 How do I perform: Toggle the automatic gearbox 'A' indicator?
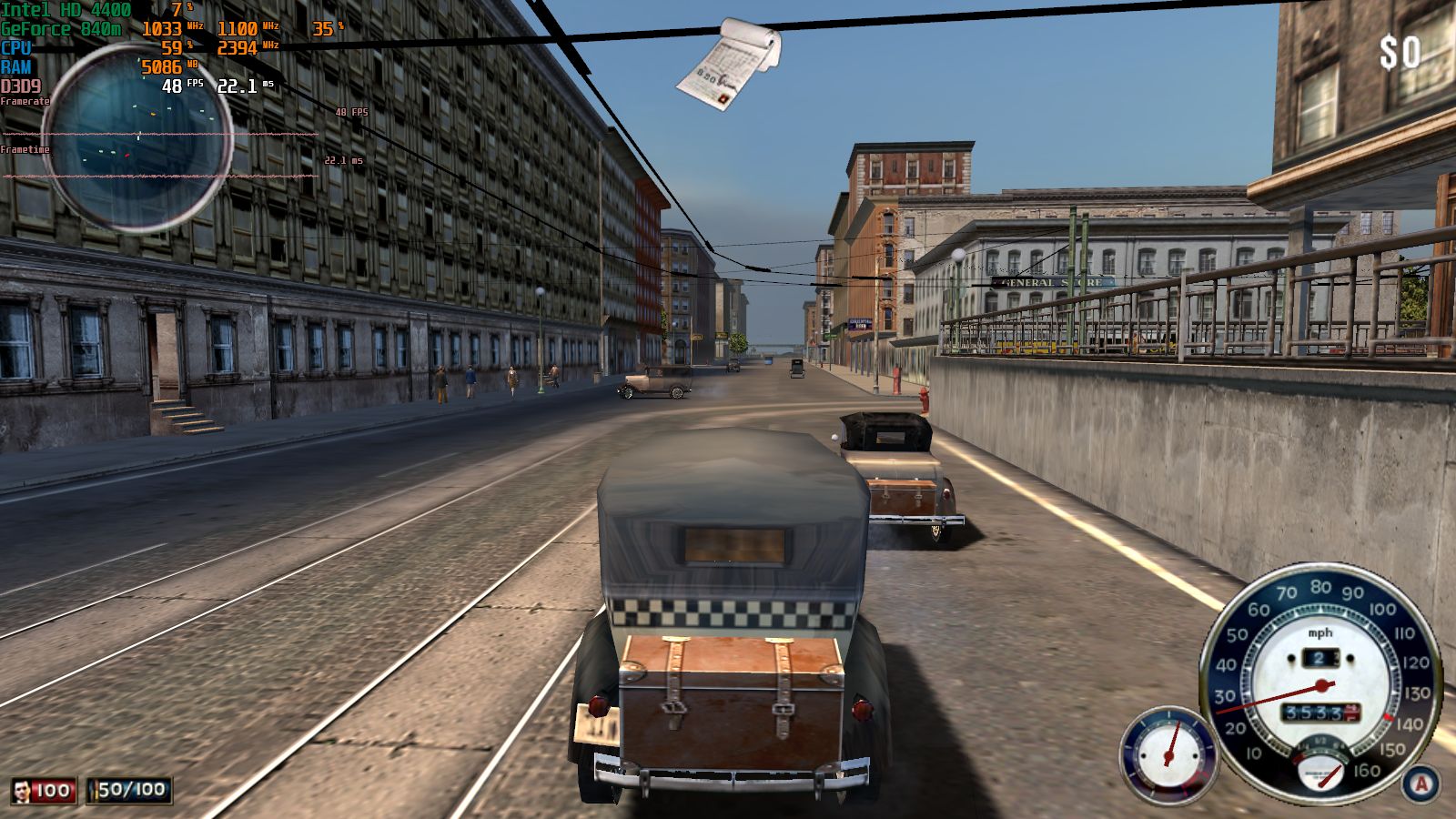(x=1421, y=784)
